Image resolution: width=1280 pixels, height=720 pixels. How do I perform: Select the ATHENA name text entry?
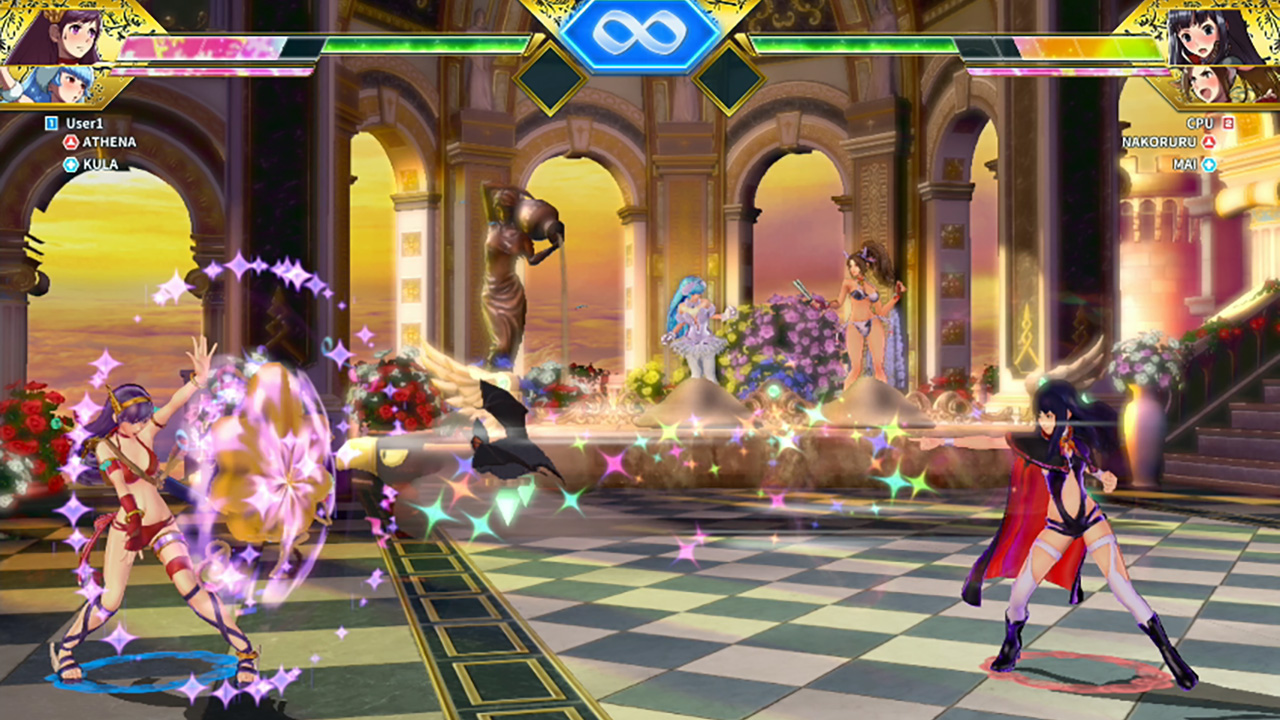point(109,142)
